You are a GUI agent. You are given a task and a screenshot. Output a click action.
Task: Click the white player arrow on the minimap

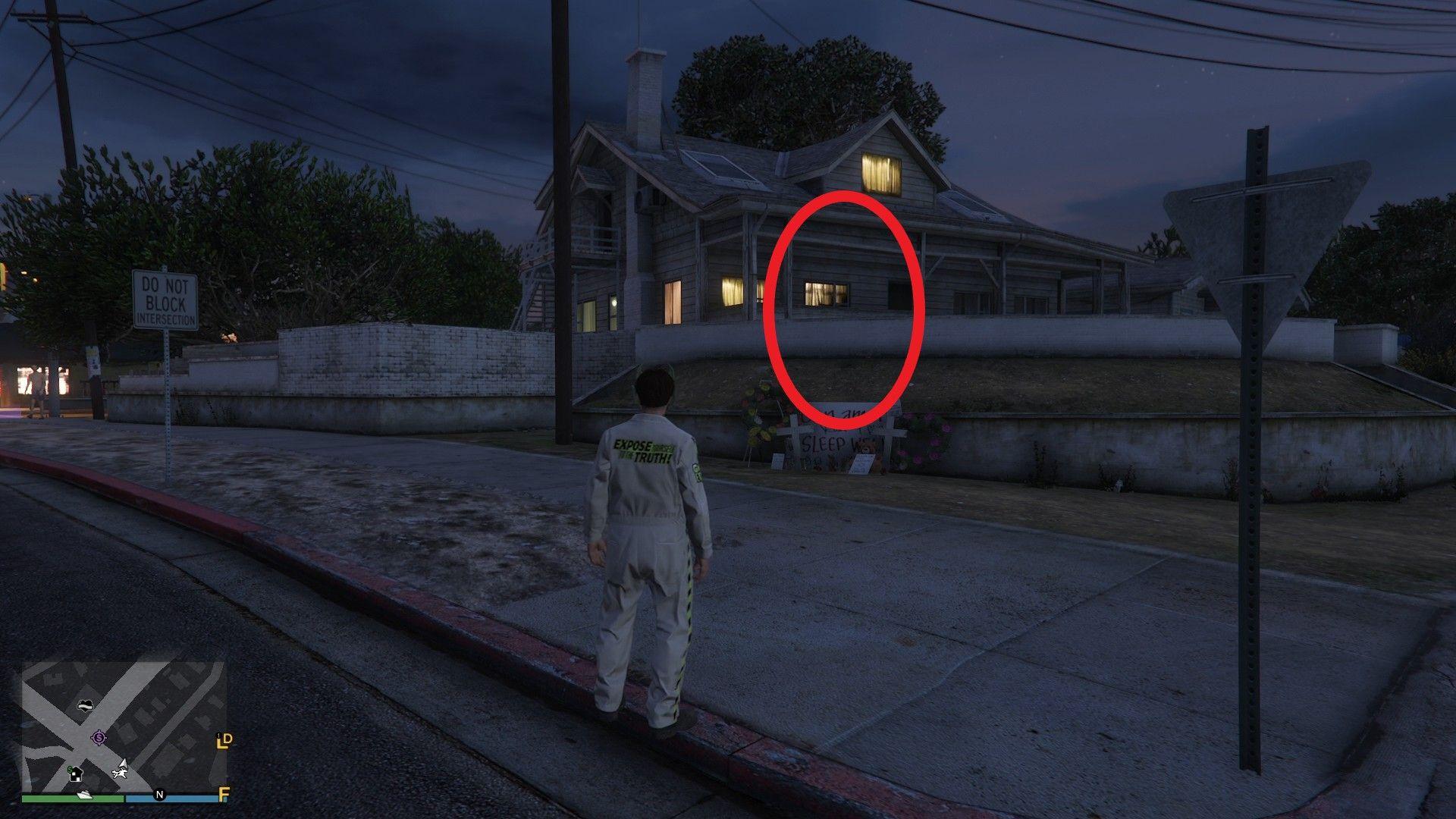click(124, 764)
